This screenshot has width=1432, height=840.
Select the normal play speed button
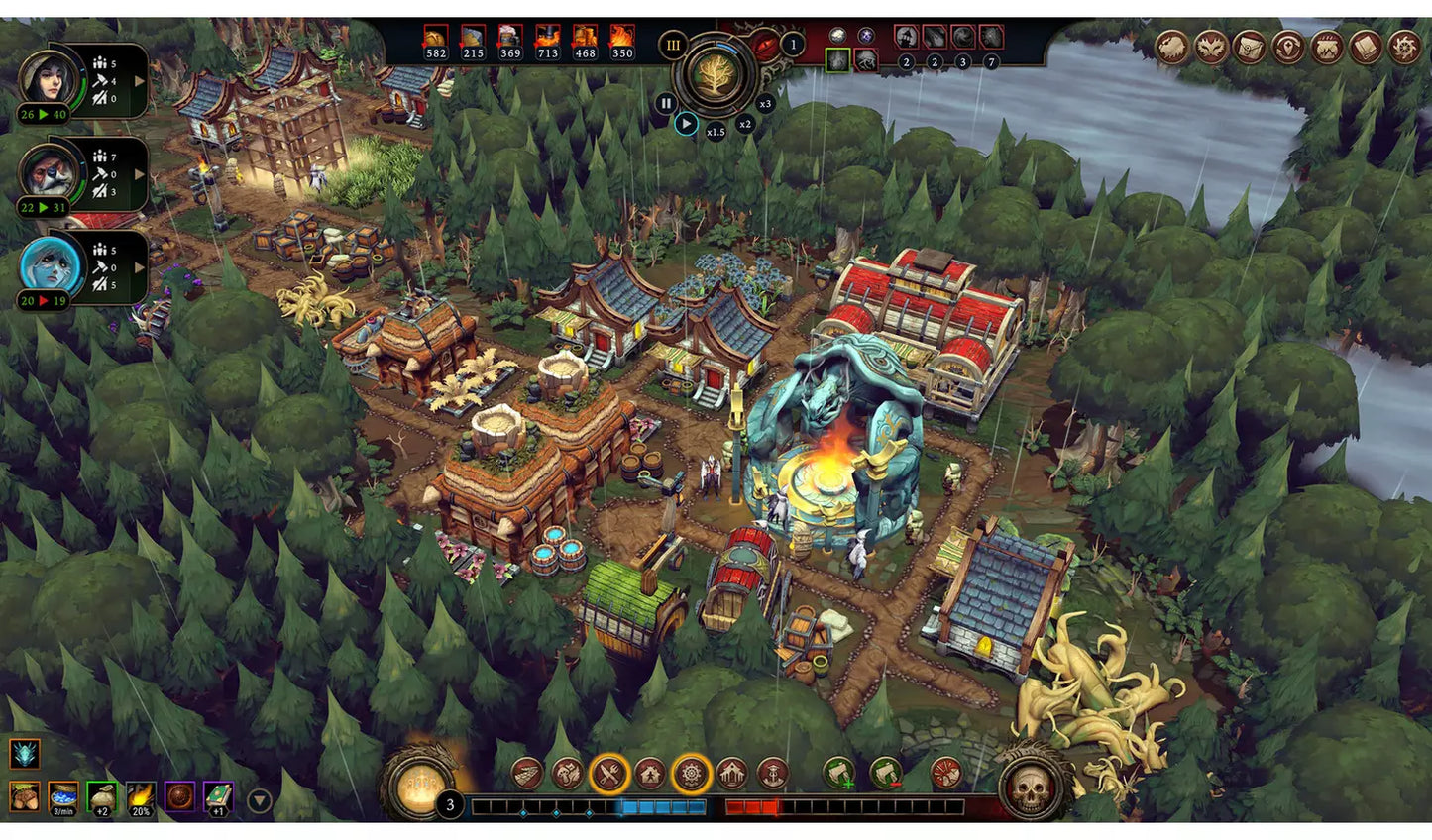[x=686, y=124]
